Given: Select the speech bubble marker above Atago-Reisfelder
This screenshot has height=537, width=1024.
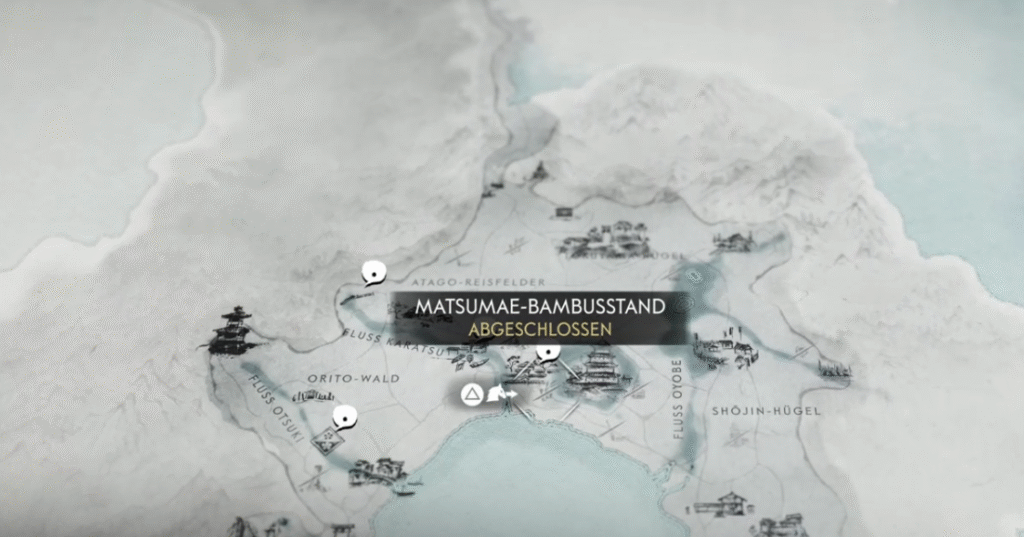Looking at the screenshot, I should tap(375, 271).
